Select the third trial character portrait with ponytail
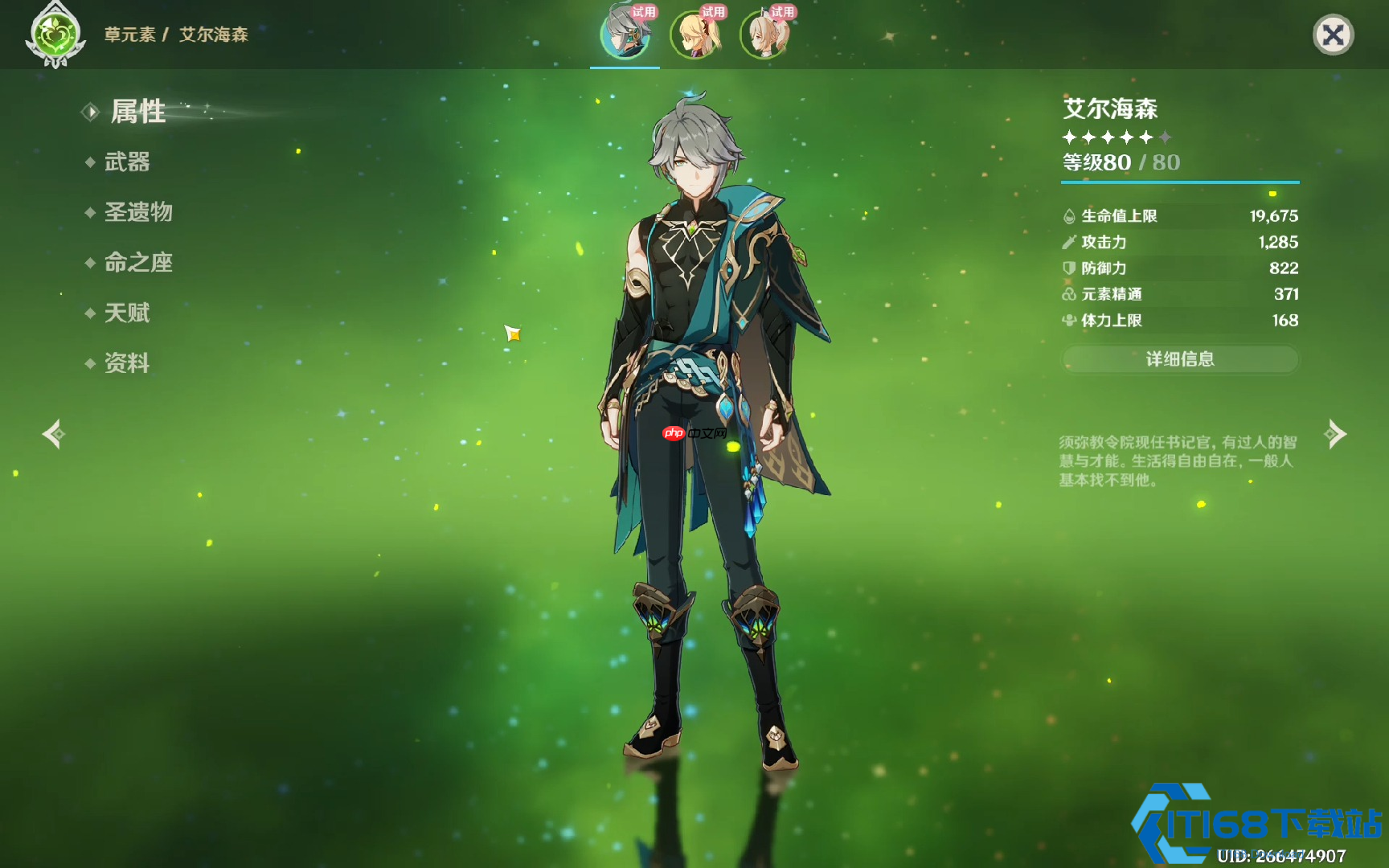The image size is (1389, 868). click(x=764, y=35)
